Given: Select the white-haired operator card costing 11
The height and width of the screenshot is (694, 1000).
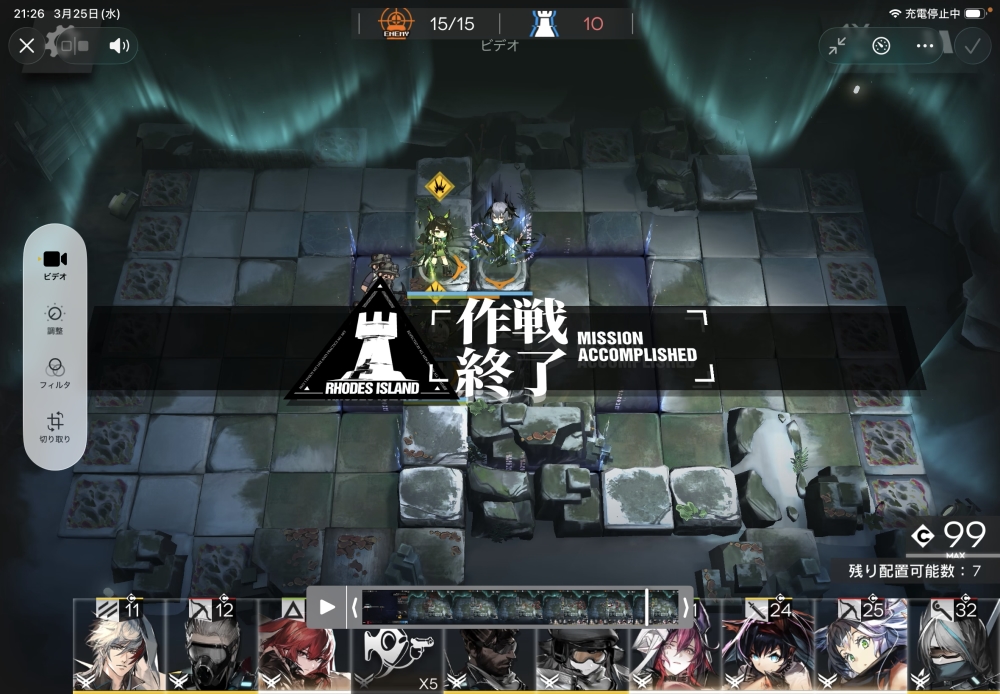Looking at the screenshot, I should pyautogui.click(x=119, y=648).
